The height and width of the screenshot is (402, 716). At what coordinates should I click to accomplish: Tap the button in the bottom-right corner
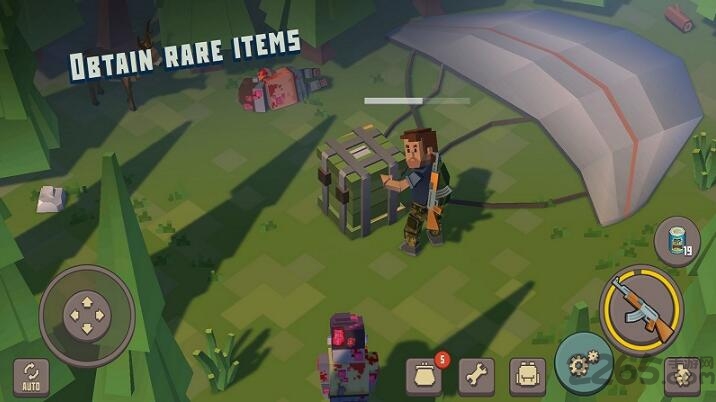coord(683,375)
